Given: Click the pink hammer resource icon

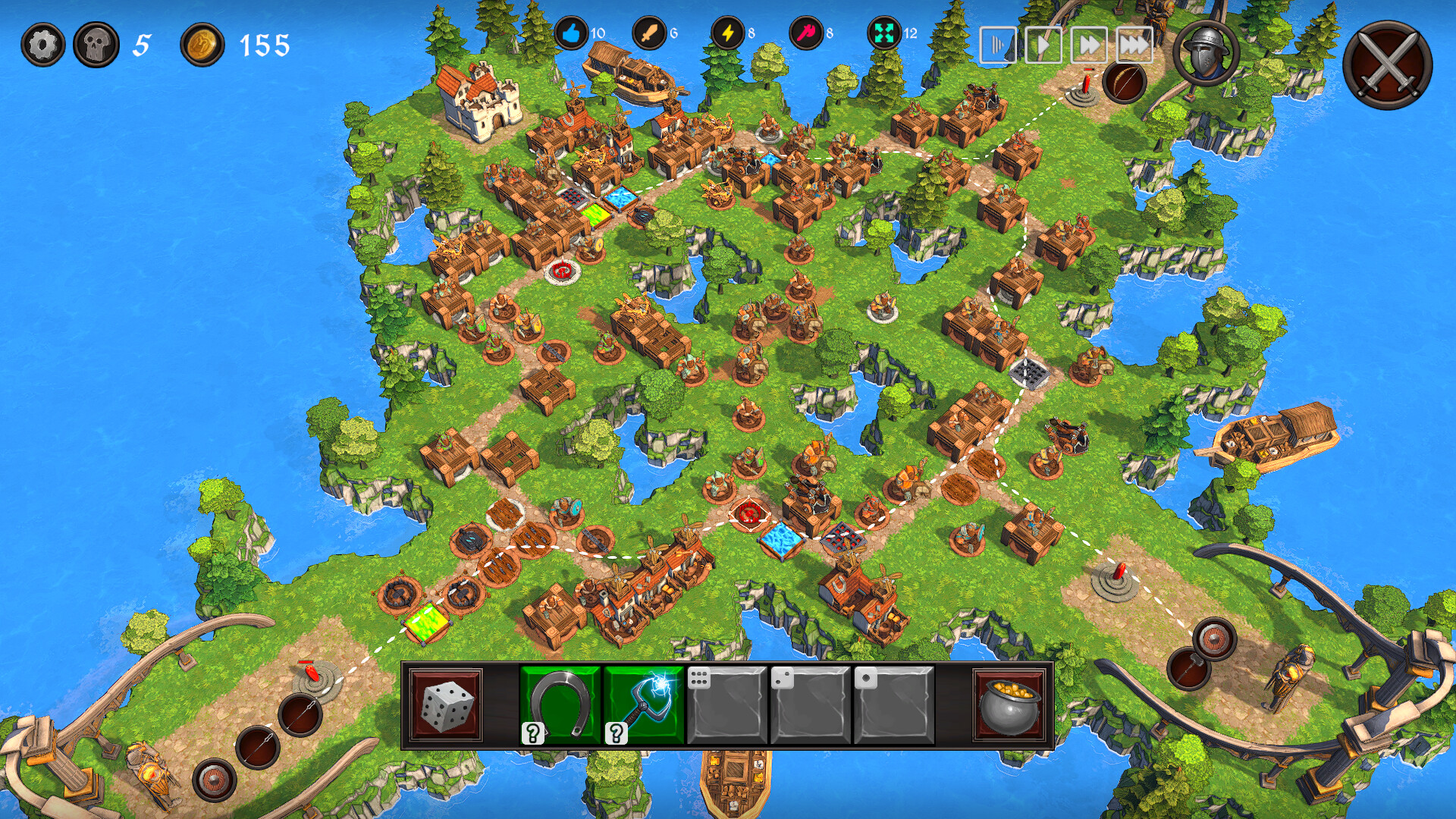Looking at the screenshot, I should 806,33.
